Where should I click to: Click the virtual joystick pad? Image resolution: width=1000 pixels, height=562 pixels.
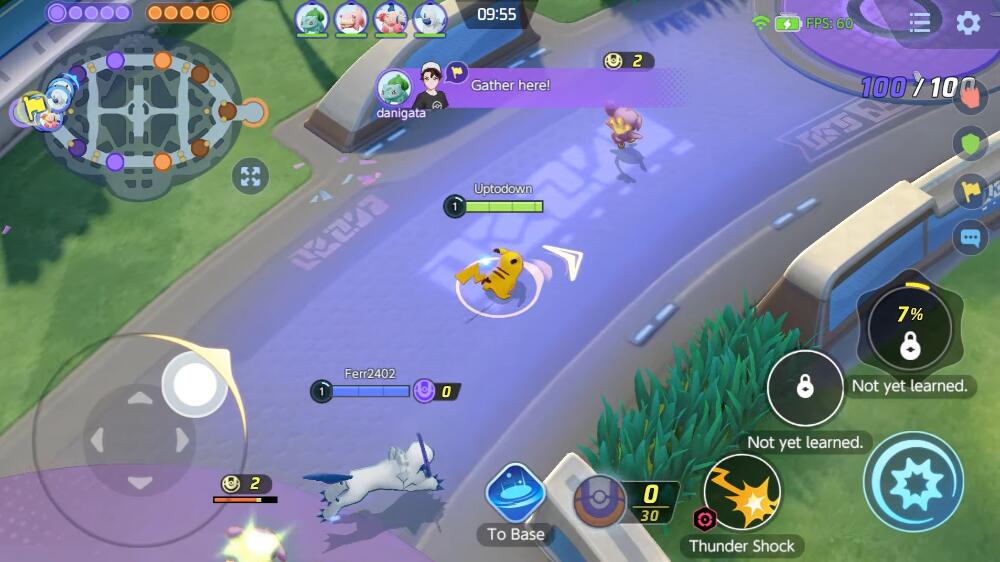138,438
